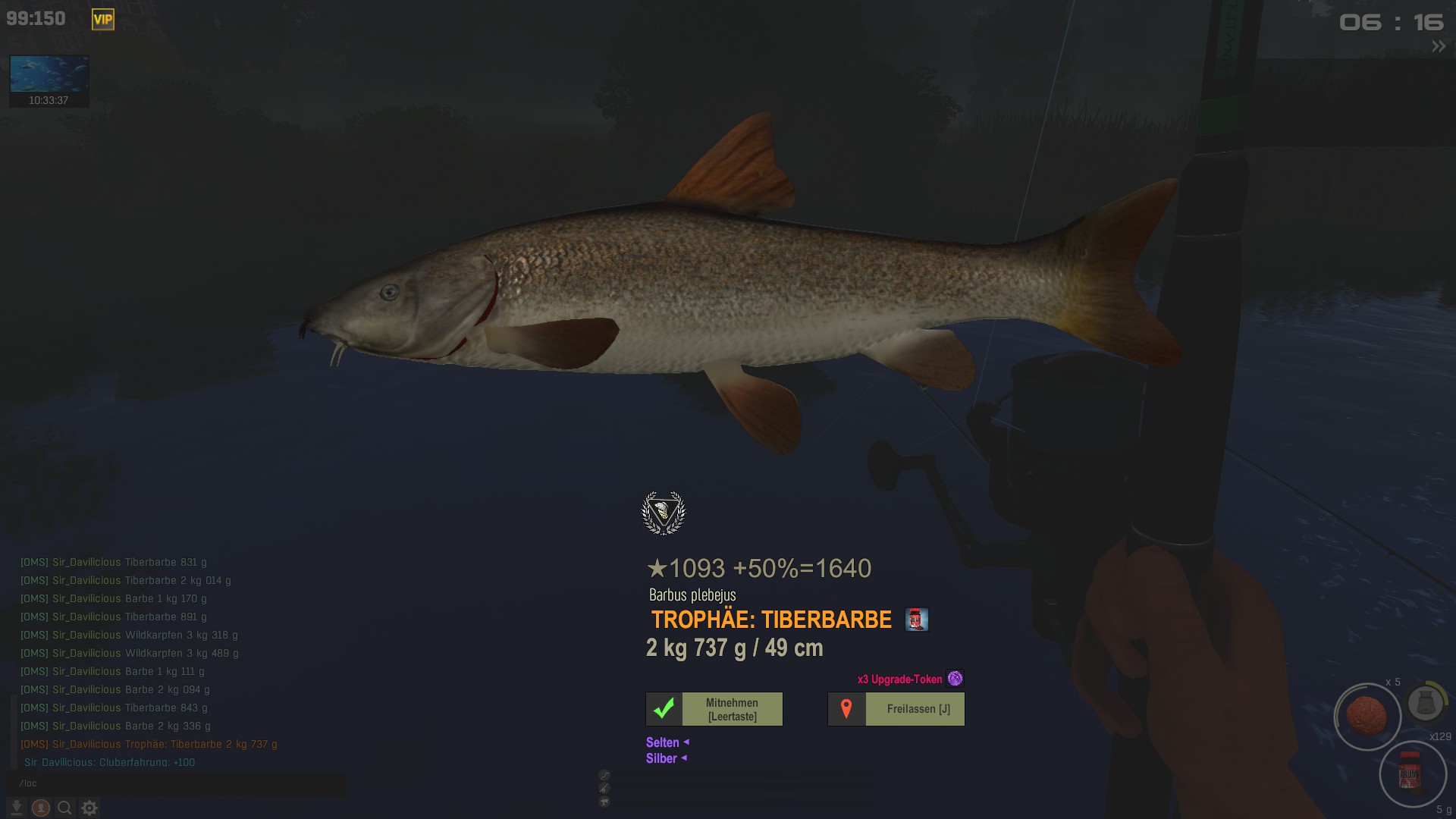Image resolution: width=1456 pixels, height=819 pixels.
Task: Open the settings gear below the chat
Action: coord(89,808)
